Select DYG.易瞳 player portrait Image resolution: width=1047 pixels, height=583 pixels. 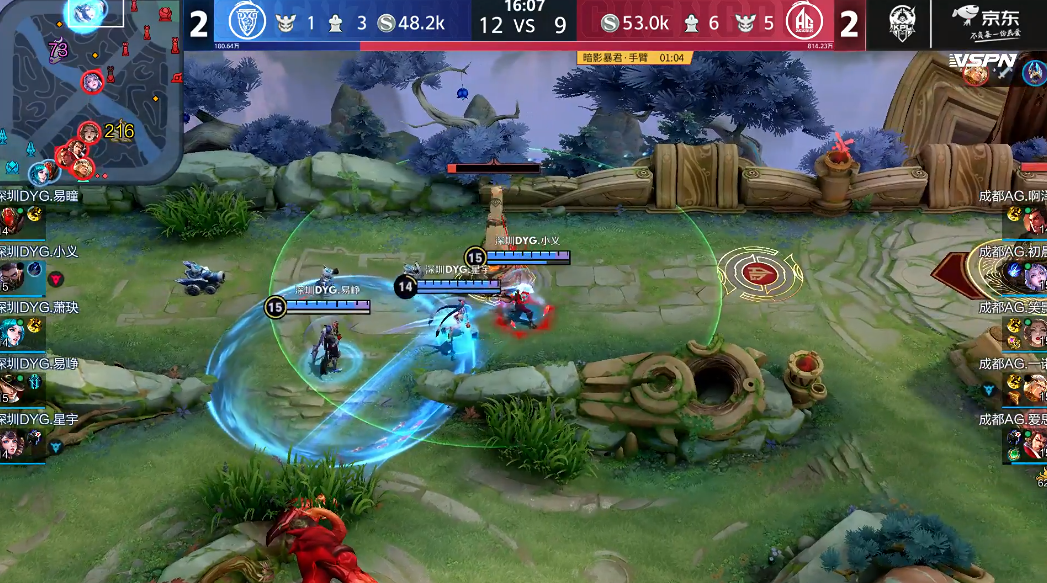pyautogui.click(x=12, y=220)
